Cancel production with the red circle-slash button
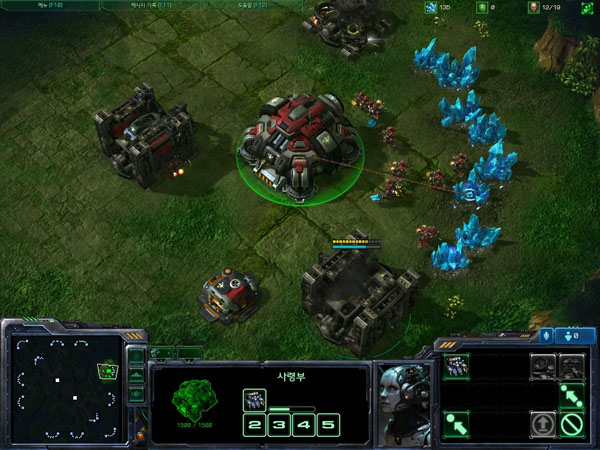600x450 pixels. pyautogui.click(x=571, y=424)
